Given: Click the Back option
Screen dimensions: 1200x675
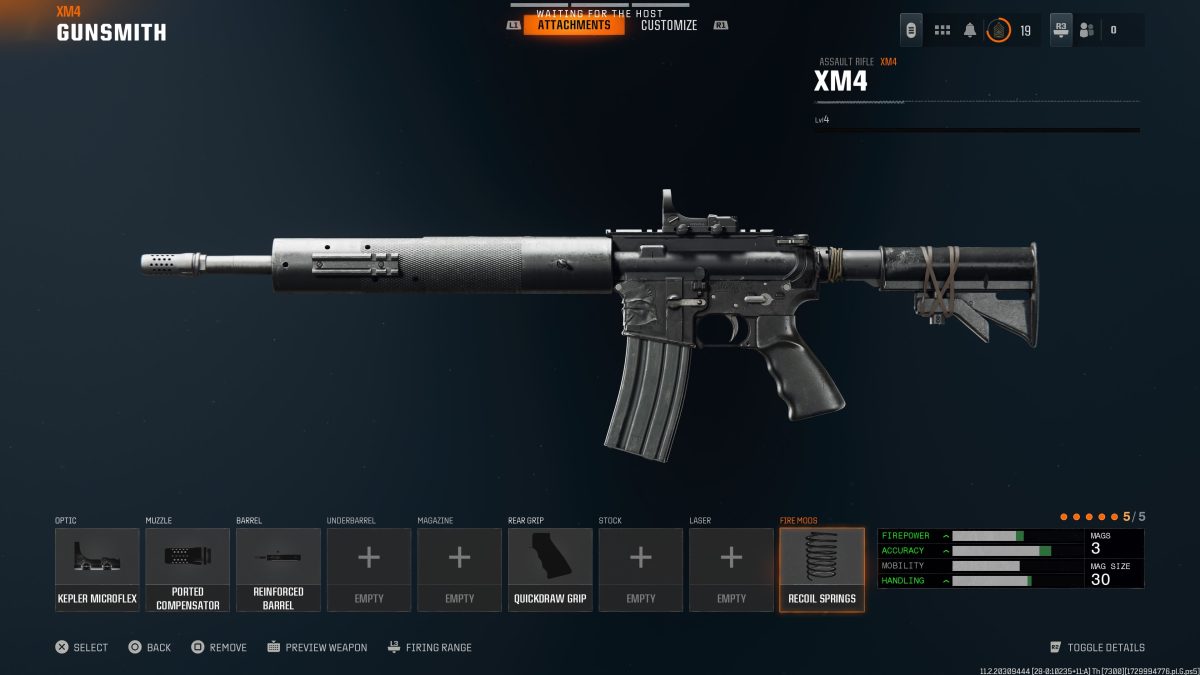Looking at the screenshot, I should point(150,647).
